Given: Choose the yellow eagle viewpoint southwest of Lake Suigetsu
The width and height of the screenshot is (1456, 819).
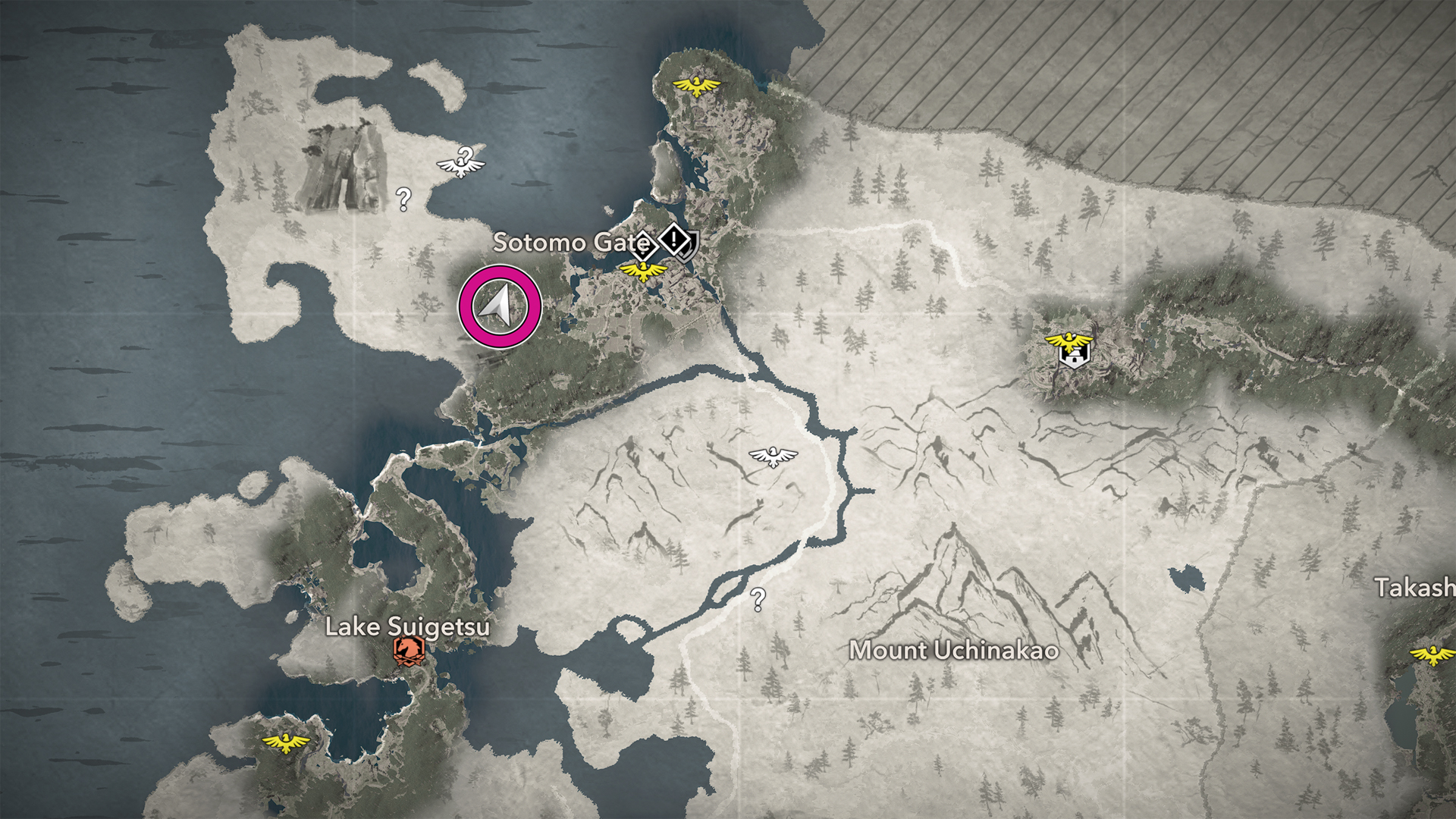Looking at the screenshot, I should pos(285,742).
